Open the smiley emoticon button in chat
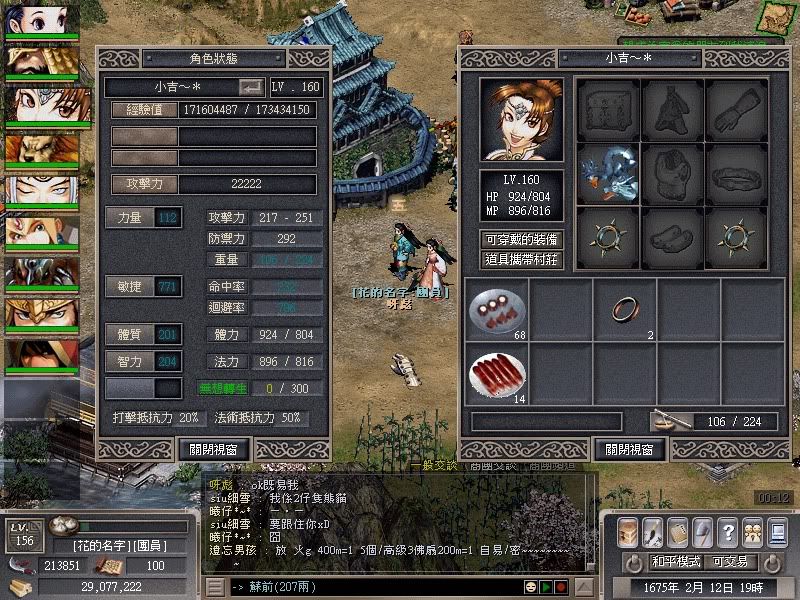The image size is (800, 600). pos(531,586)
